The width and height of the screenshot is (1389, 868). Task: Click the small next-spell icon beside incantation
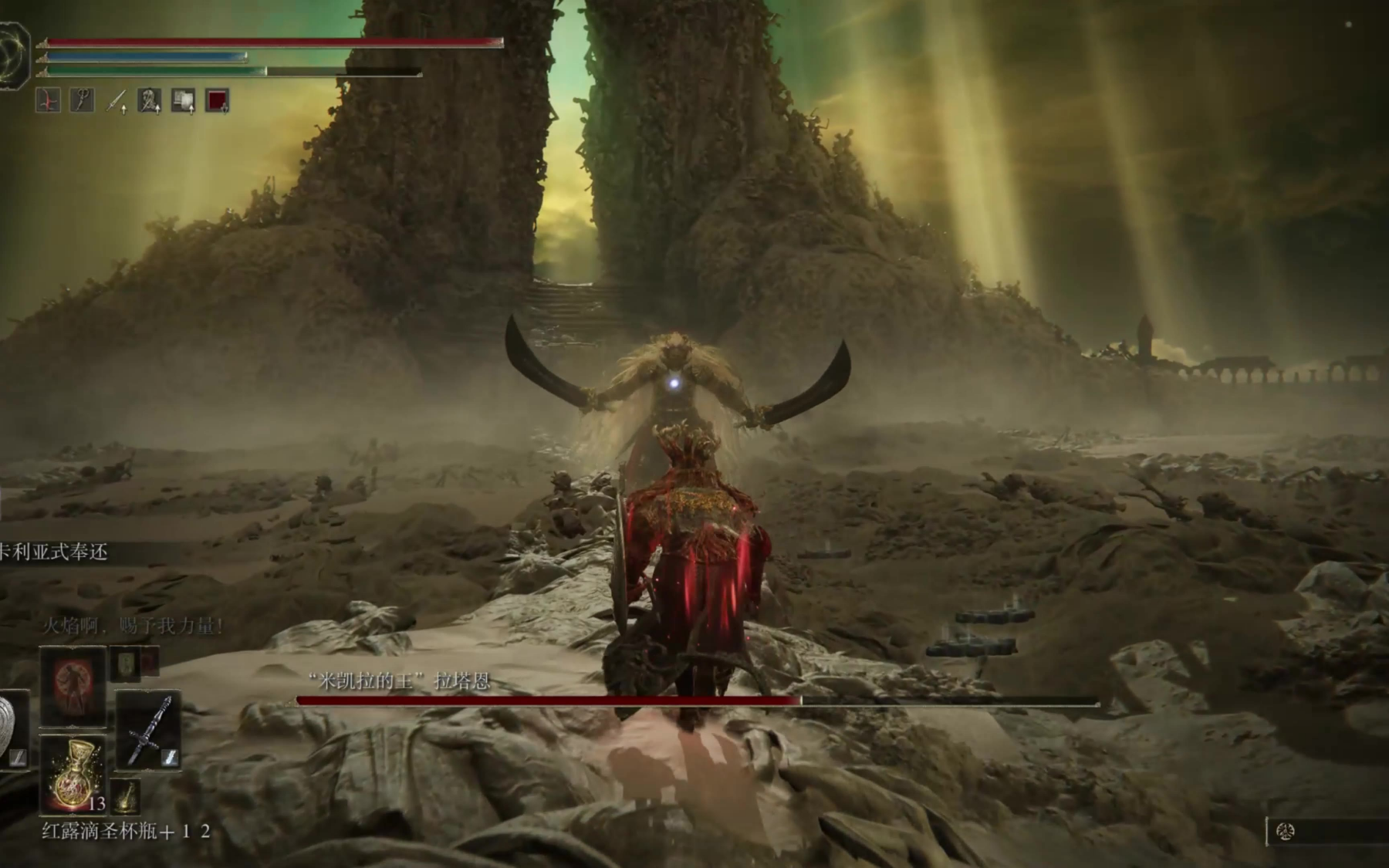pyautogui.click(x=127, y=664)
